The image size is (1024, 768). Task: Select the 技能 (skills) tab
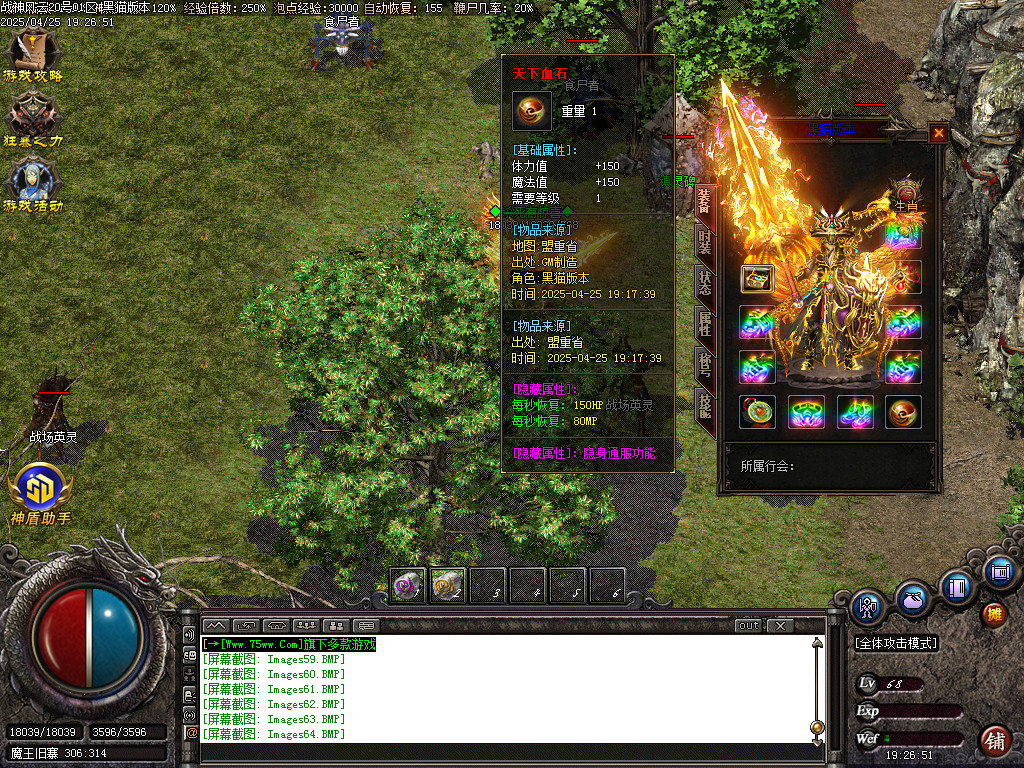pos(705,403)
